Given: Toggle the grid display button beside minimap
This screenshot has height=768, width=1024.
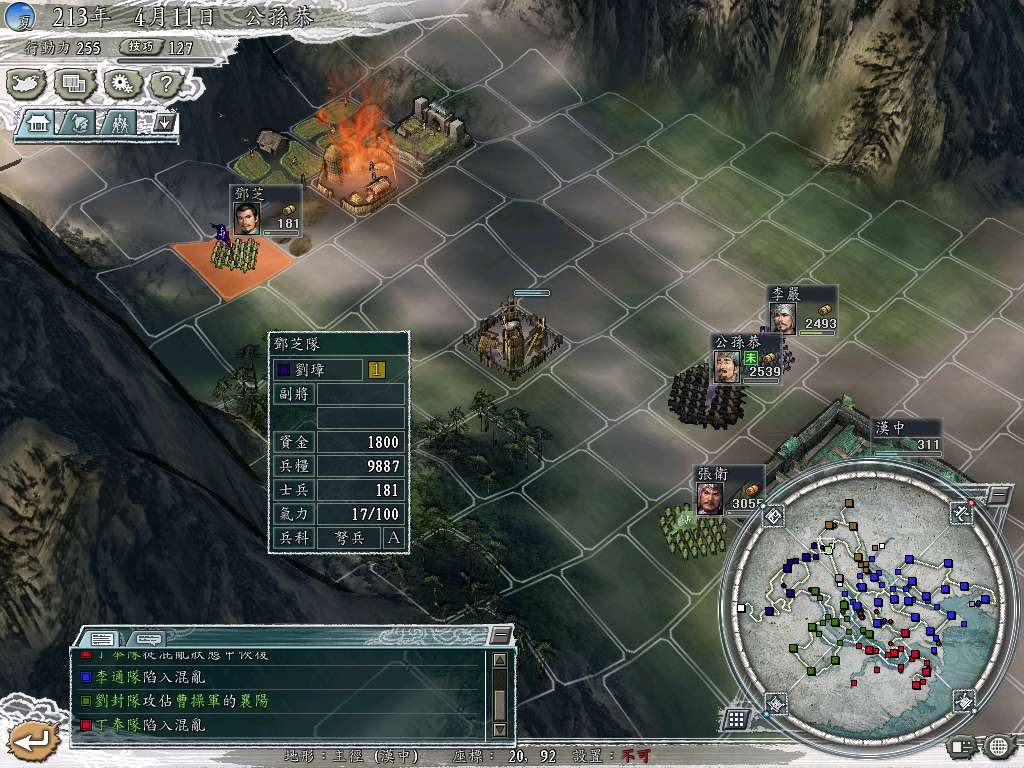Looking at the screenshot, I should click(x=735, y=718).
